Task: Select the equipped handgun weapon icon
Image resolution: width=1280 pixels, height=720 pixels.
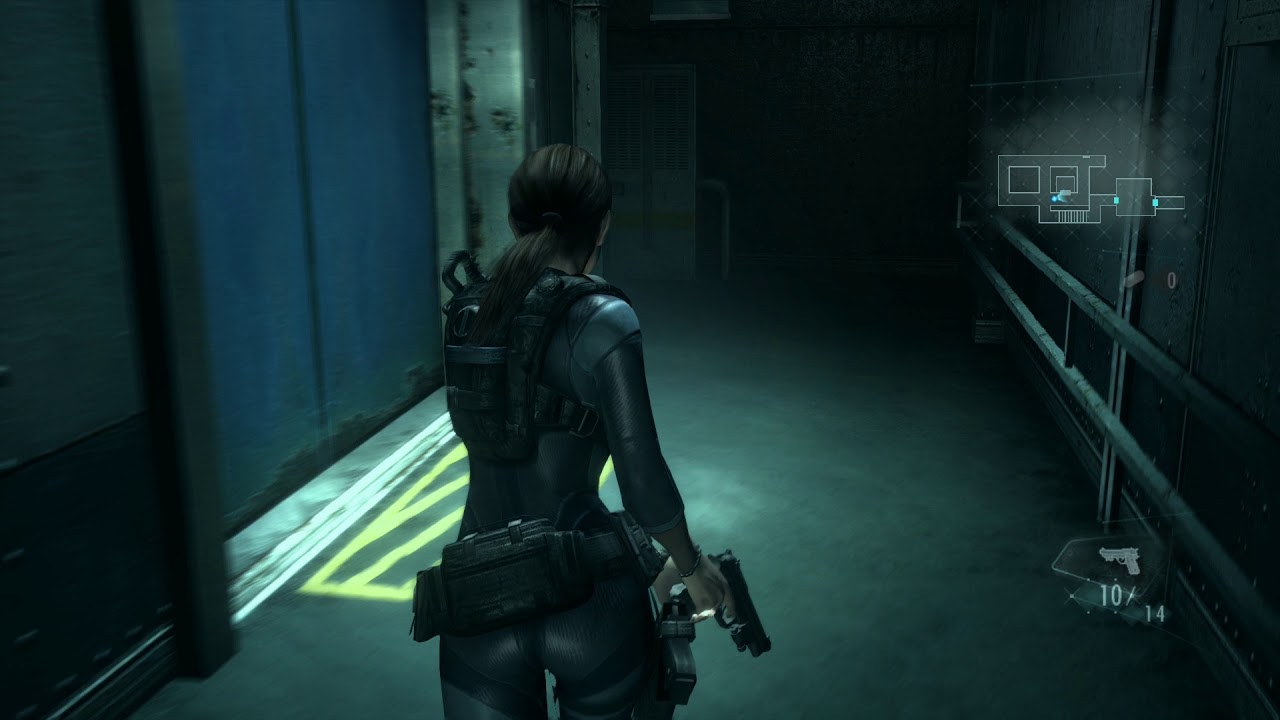Action: (x=1118, y=559)
